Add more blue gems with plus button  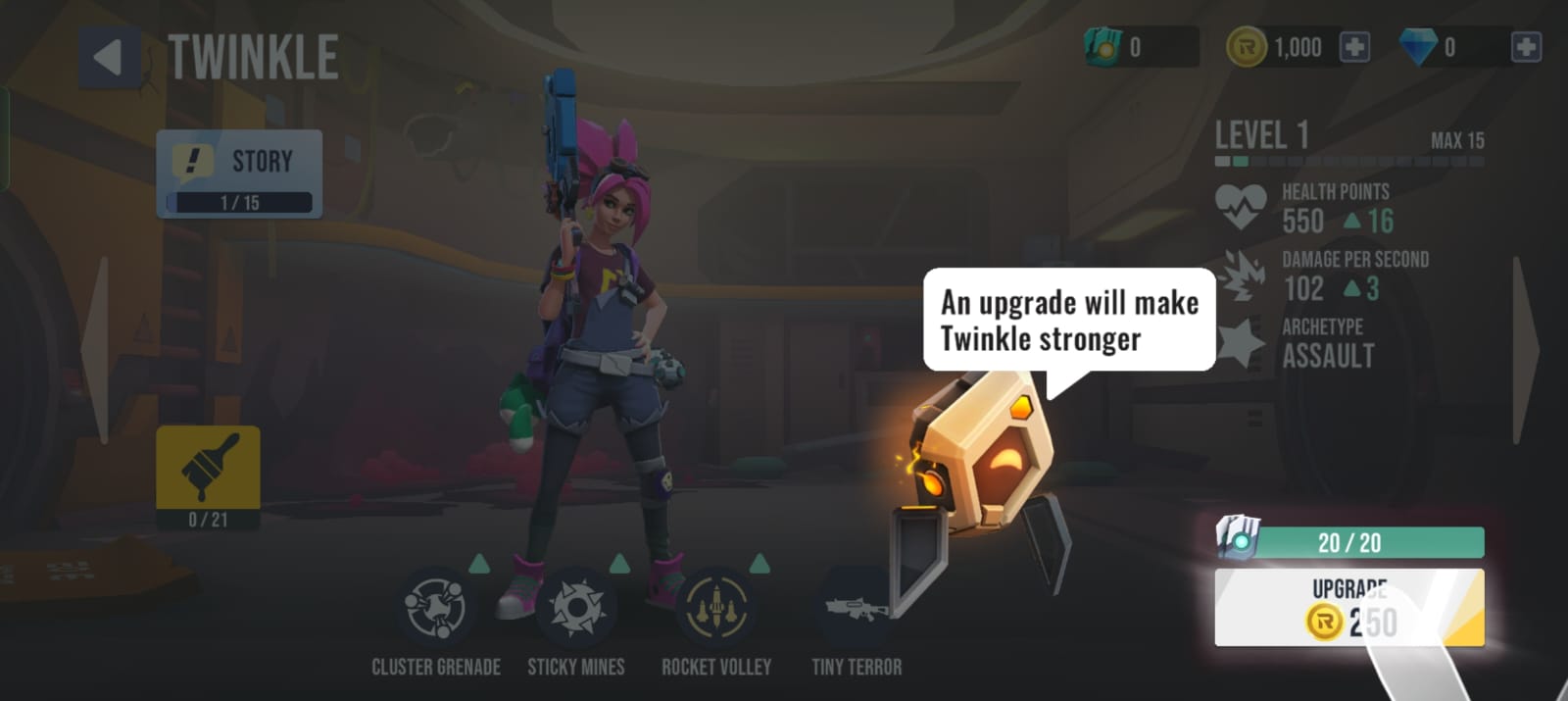(1525, 47)
